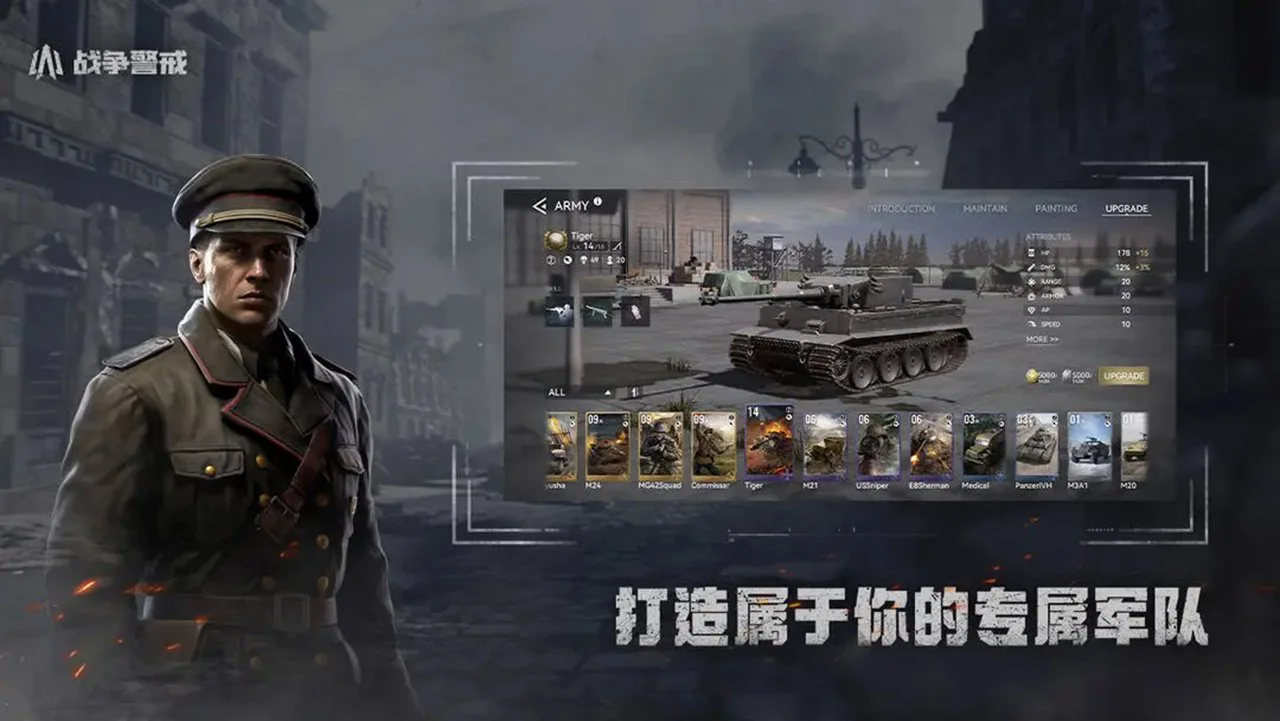
Task: Select the RANGE attribute icon
Action: (x=1032, y=281)
